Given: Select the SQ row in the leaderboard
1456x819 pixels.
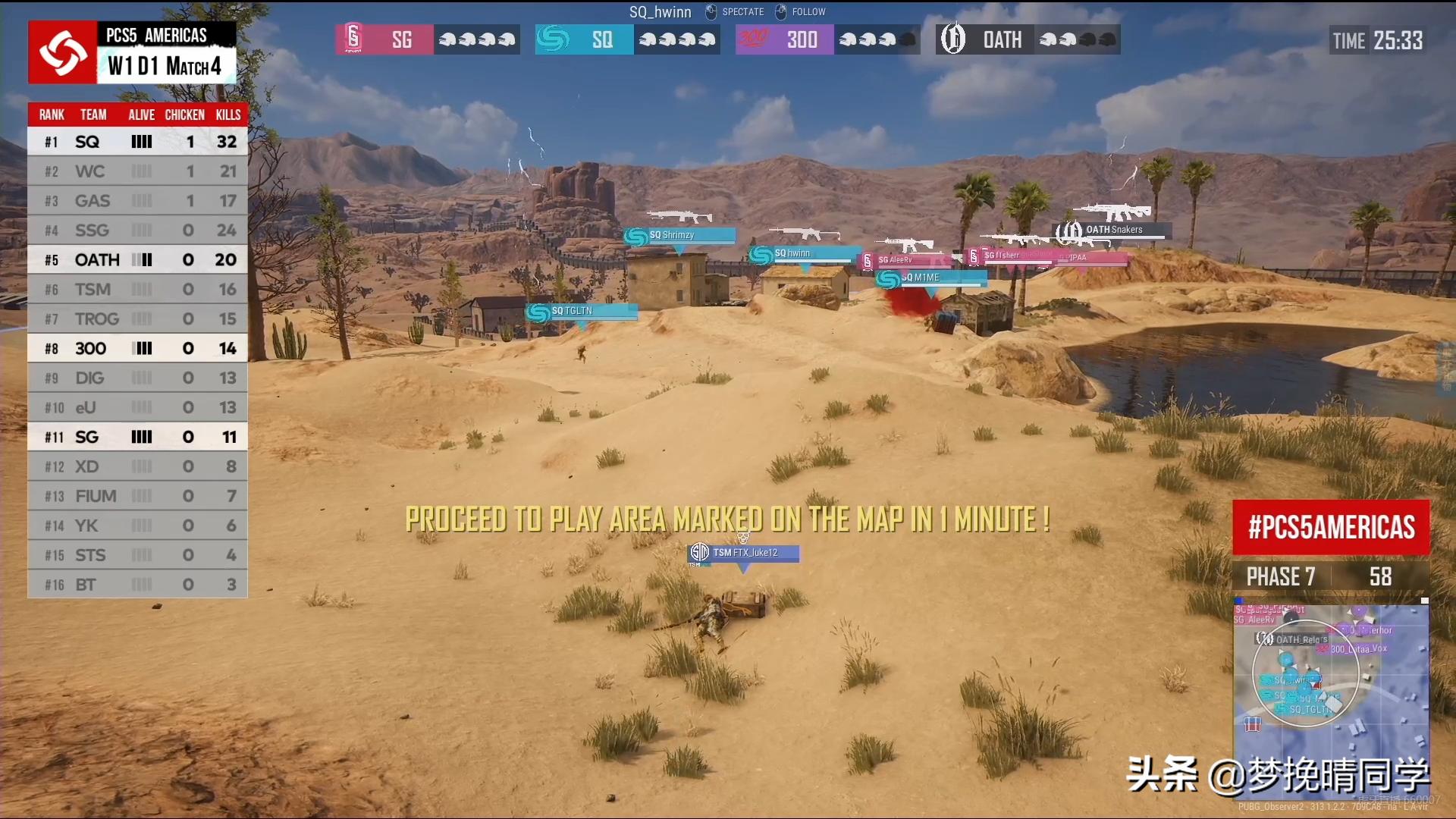Looking at the screenshot, I should tap(137, 142).
